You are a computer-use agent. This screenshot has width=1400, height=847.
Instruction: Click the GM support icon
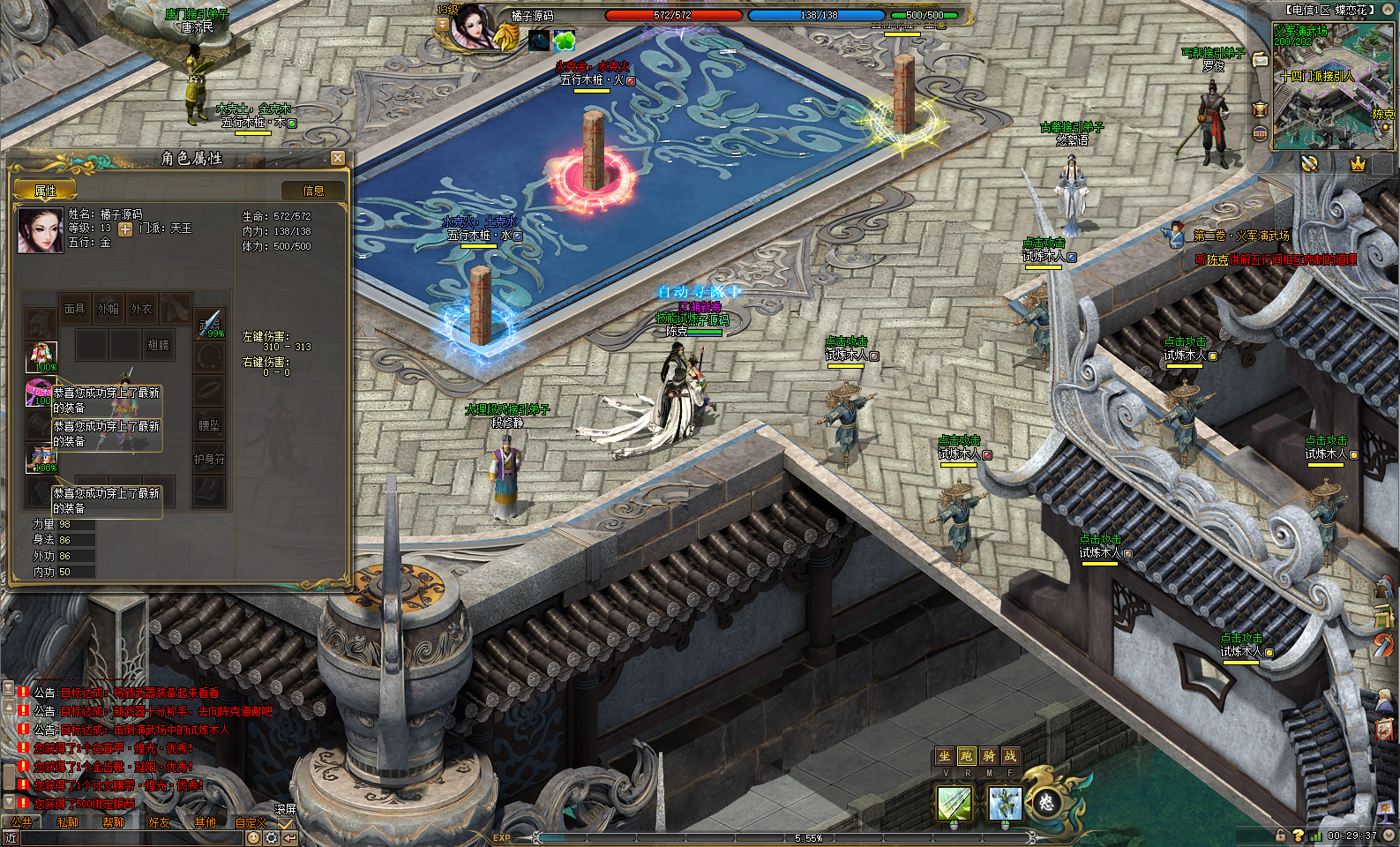pyautogui.click(x=1261, y=133)
